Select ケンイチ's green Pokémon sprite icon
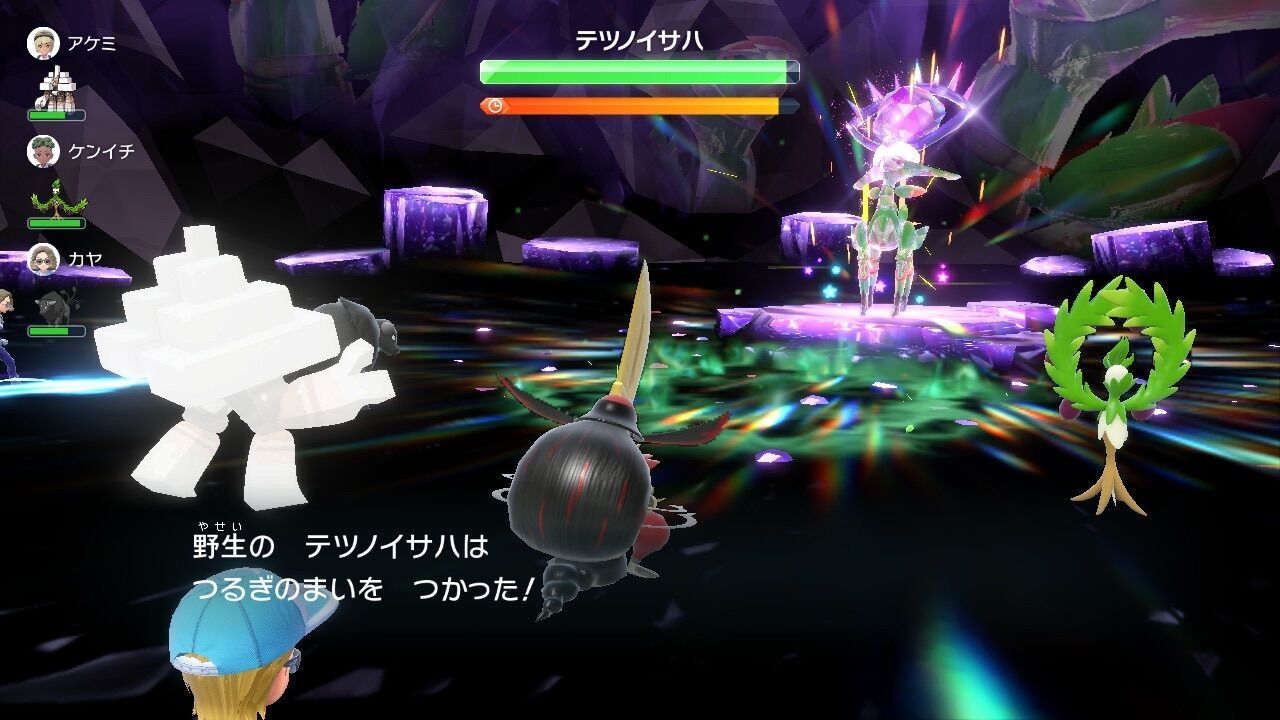Viewport: 1280px width, 720px height. [55, 200]
